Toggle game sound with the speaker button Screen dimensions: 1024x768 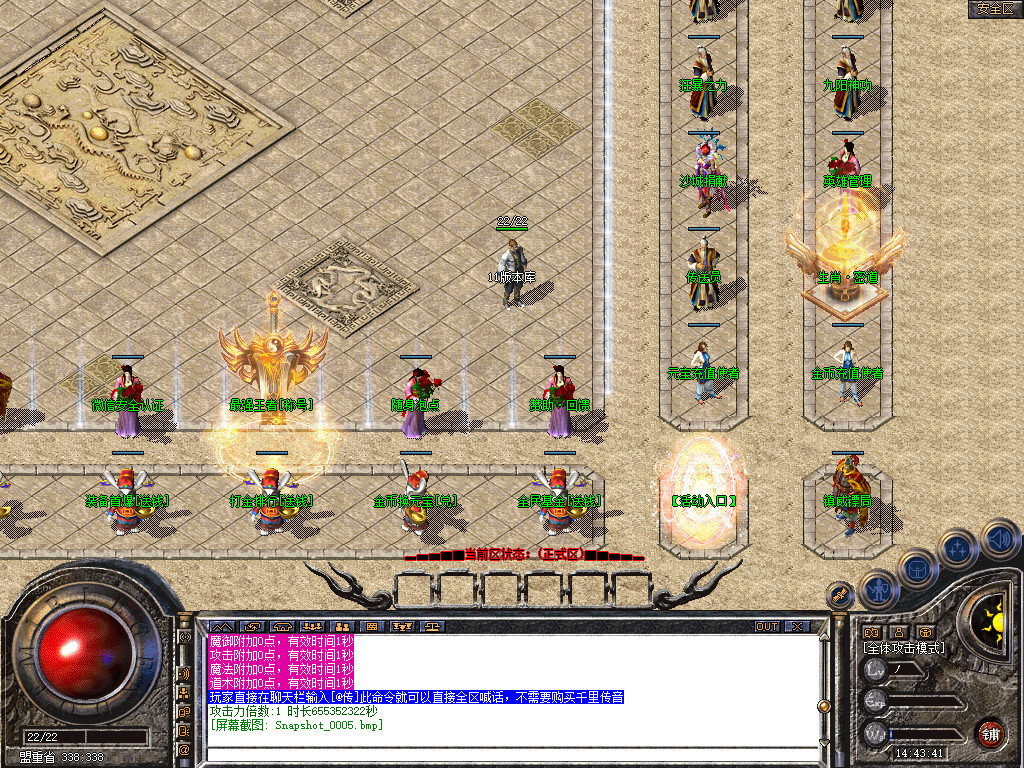pos(998,539)
